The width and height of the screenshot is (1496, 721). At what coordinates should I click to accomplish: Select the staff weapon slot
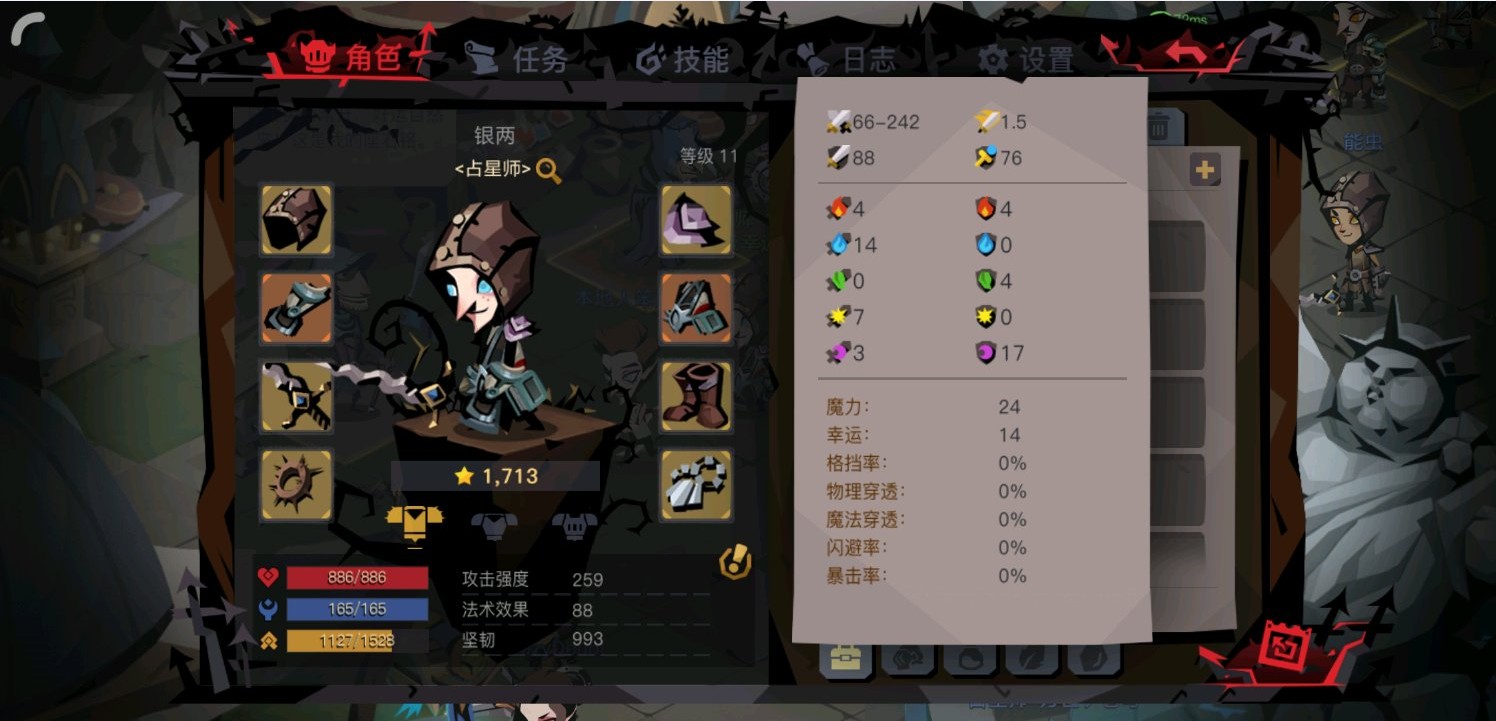296,397
